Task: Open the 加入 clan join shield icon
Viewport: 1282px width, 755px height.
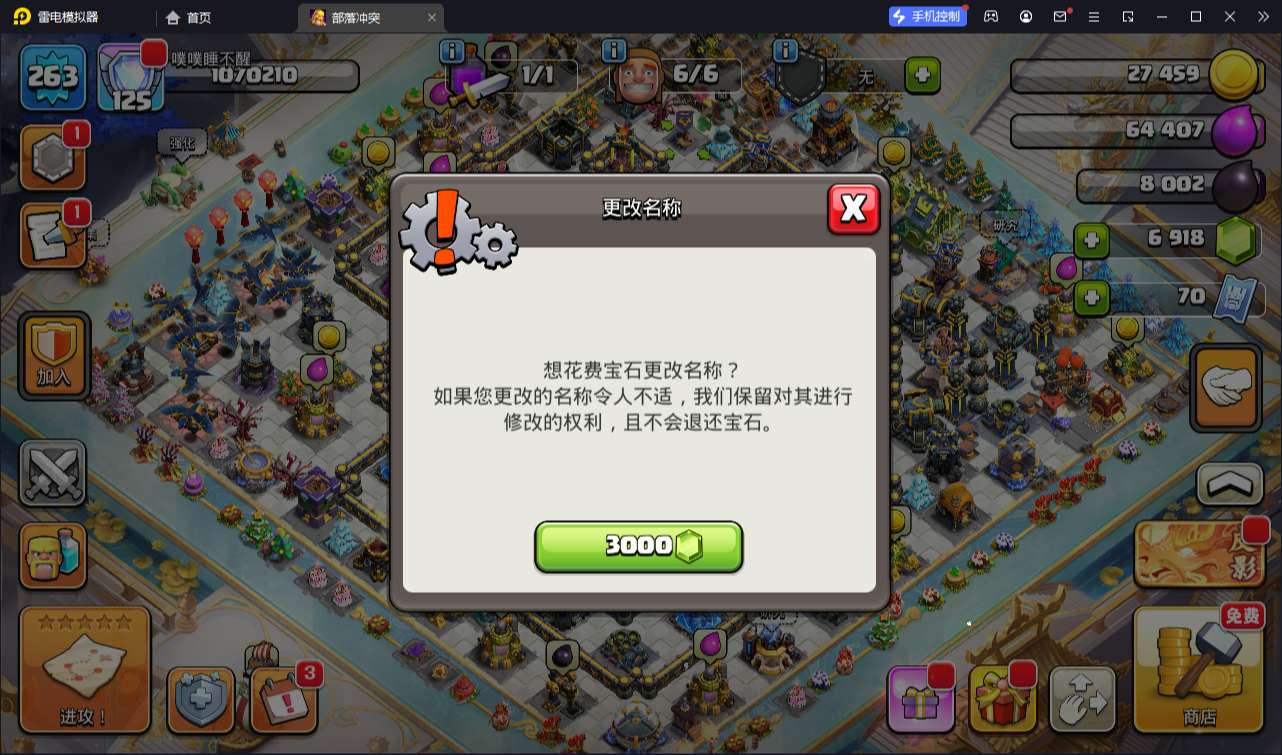Action: [x=53, y=356]
